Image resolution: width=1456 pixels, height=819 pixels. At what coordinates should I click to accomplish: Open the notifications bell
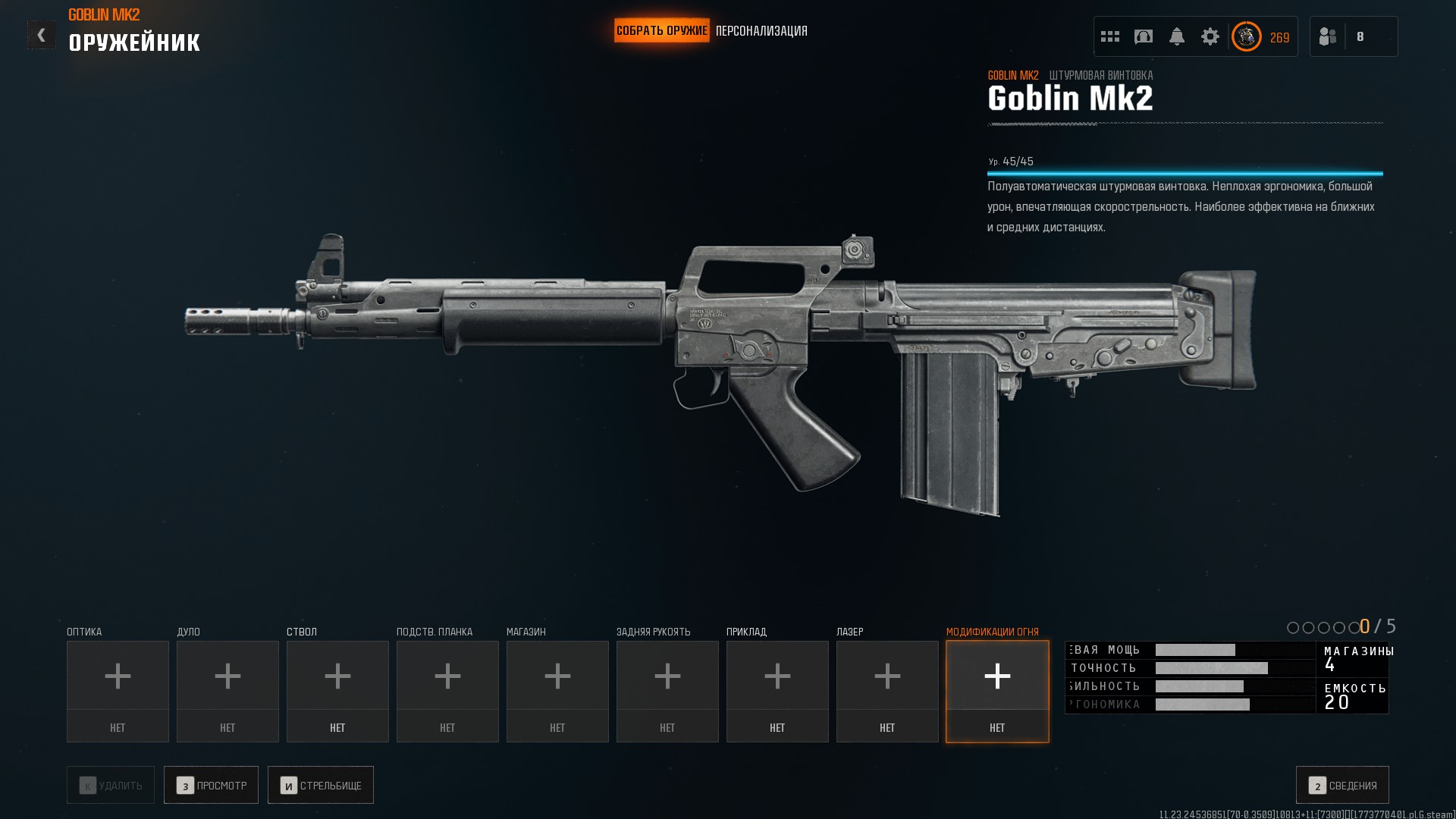coord(1177,36)
